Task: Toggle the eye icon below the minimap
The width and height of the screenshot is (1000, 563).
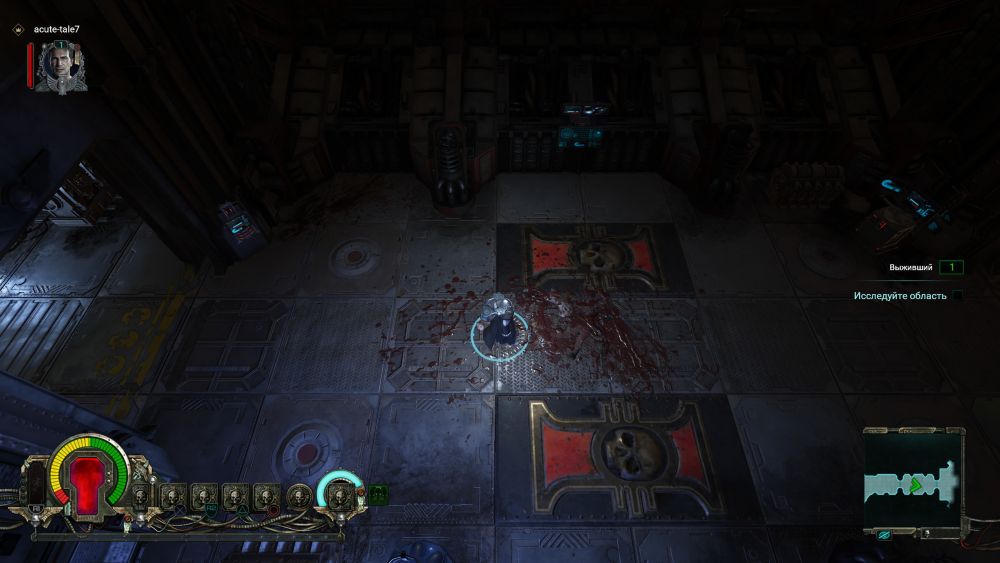Action: point(885,535)
